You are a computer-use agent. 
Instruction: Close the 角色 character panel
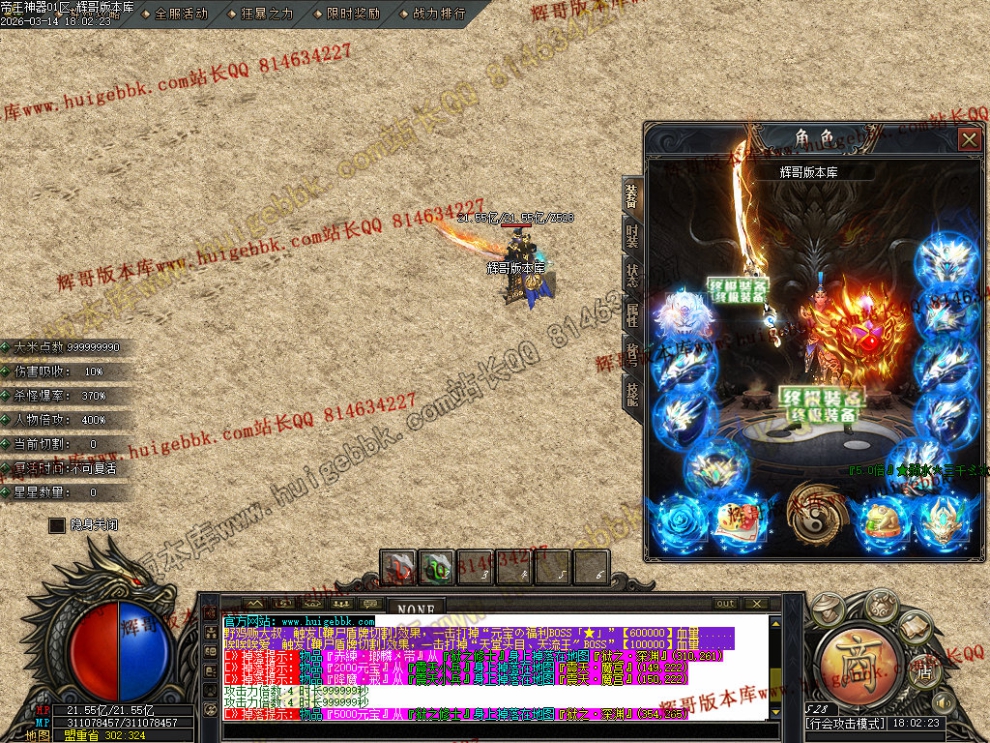pyautogui.click(x=968, y=139)
